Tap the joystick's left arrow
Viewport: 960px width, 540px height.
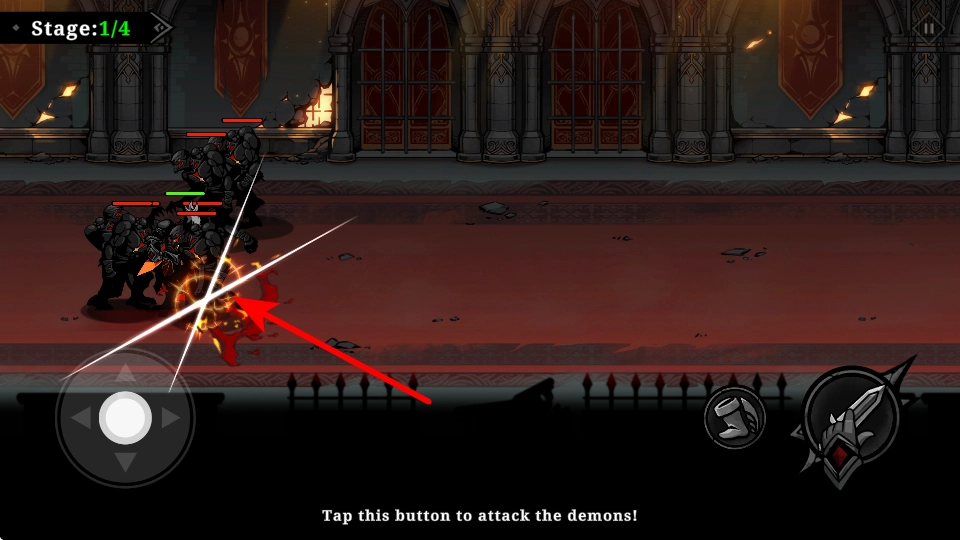click(x=80, y=418)
